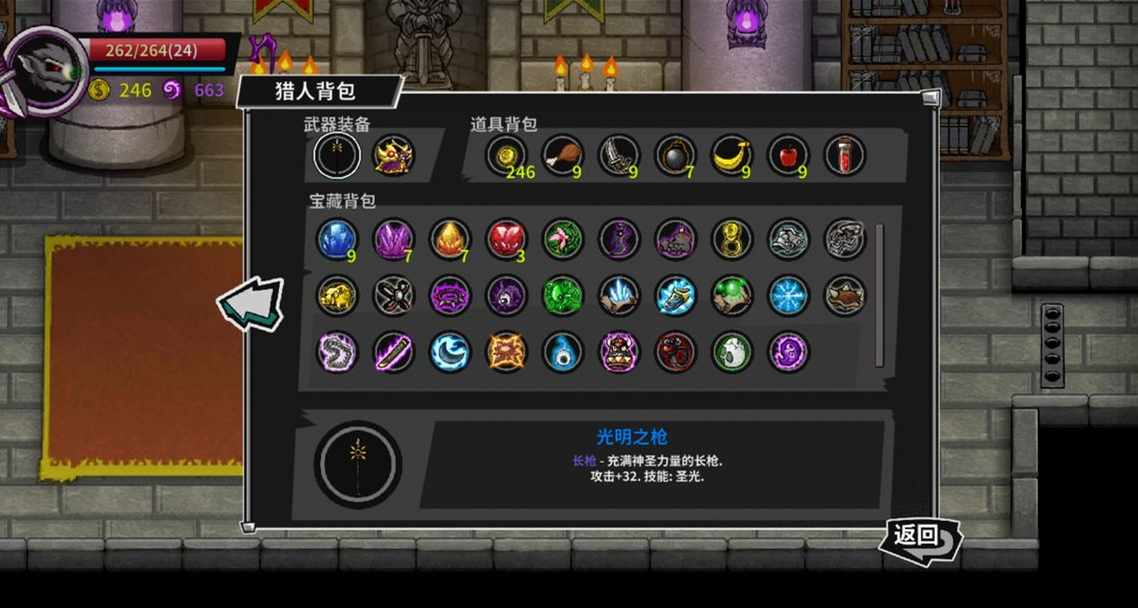
Task: Select the red apple item
Action: tap(788, 155)
